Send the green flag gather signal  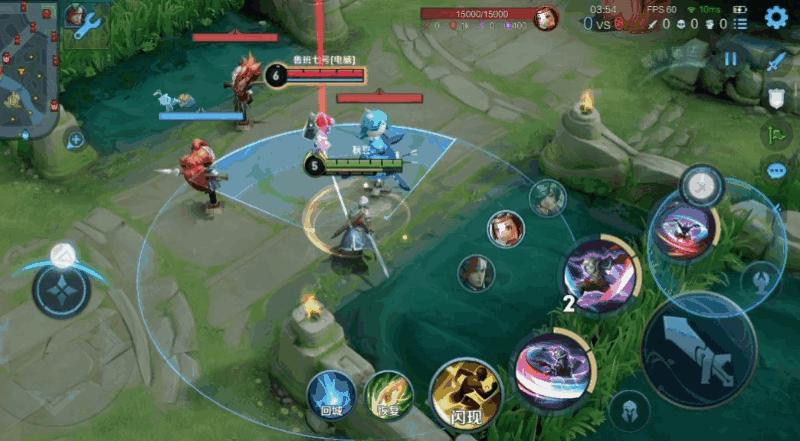[x=777, y=134]
